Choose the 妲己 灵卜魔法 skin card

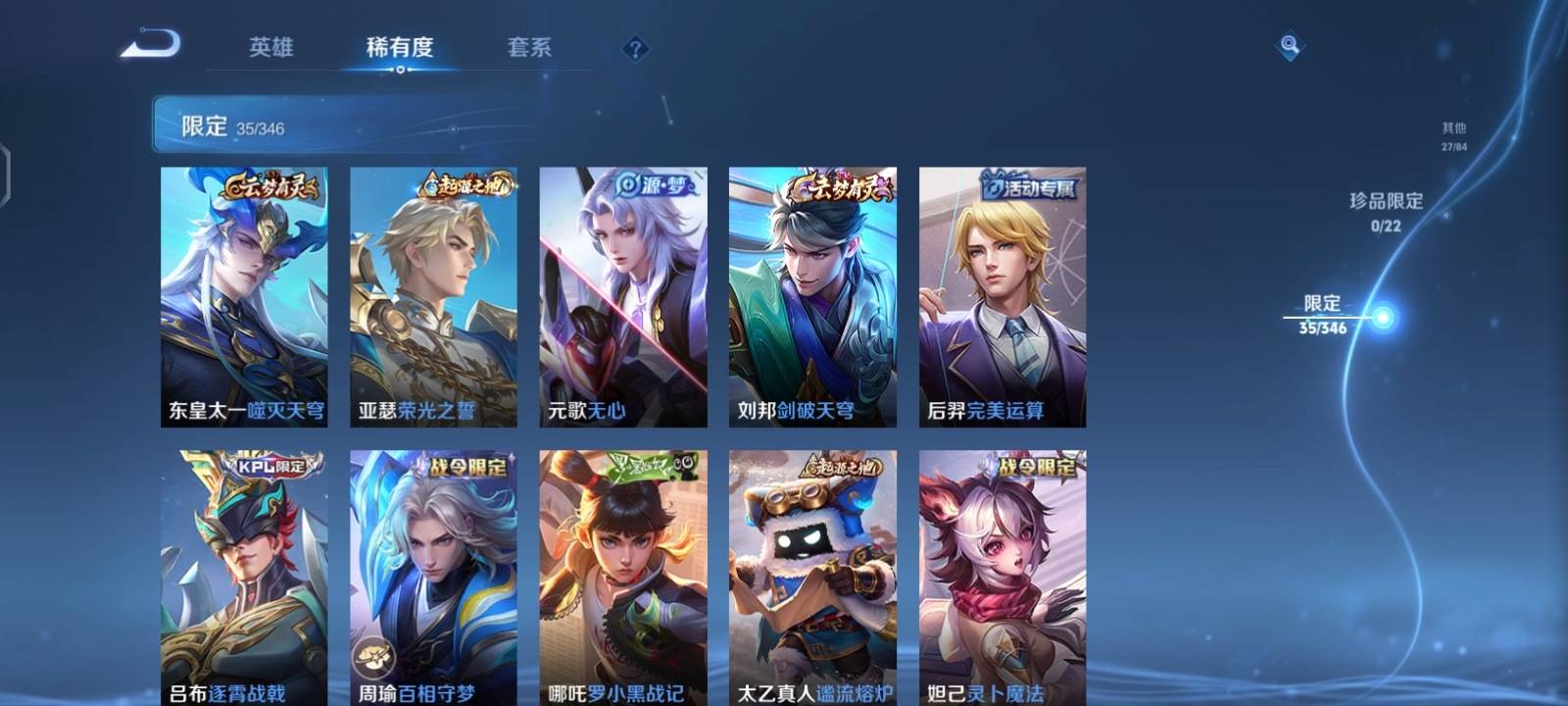1002,579
